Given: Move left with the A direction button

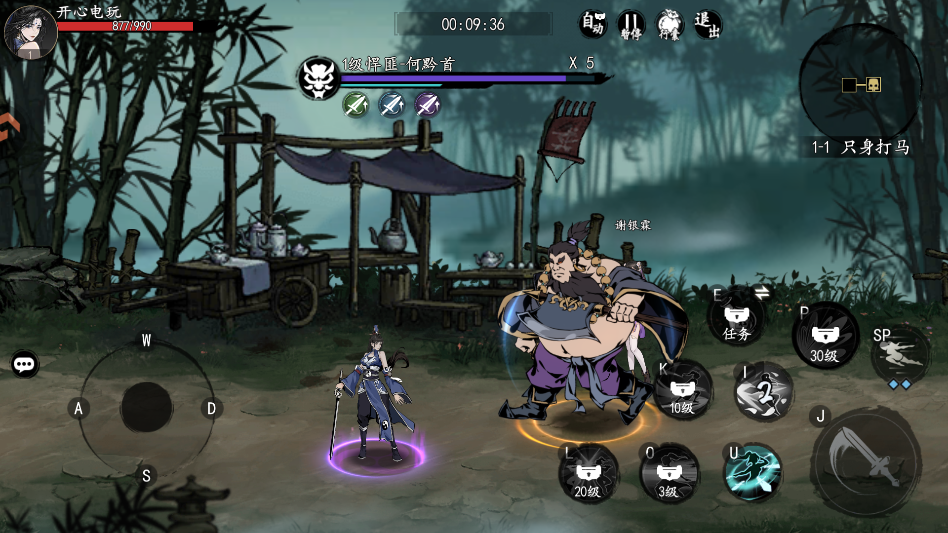Looking at the screenshot, I should tap(78, 408).
